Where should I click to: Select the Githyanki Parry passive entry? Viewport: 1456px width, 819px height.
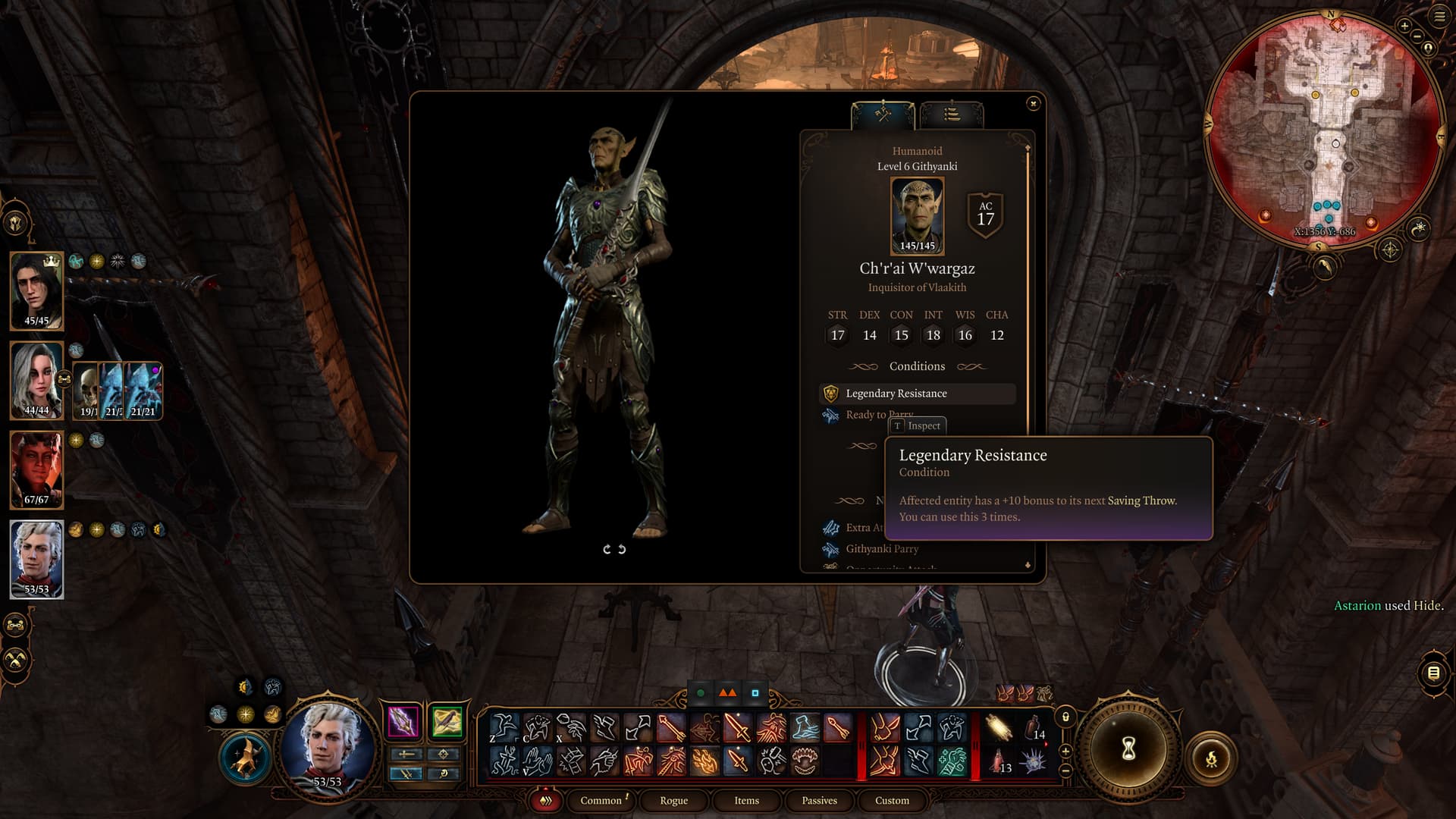882,549
